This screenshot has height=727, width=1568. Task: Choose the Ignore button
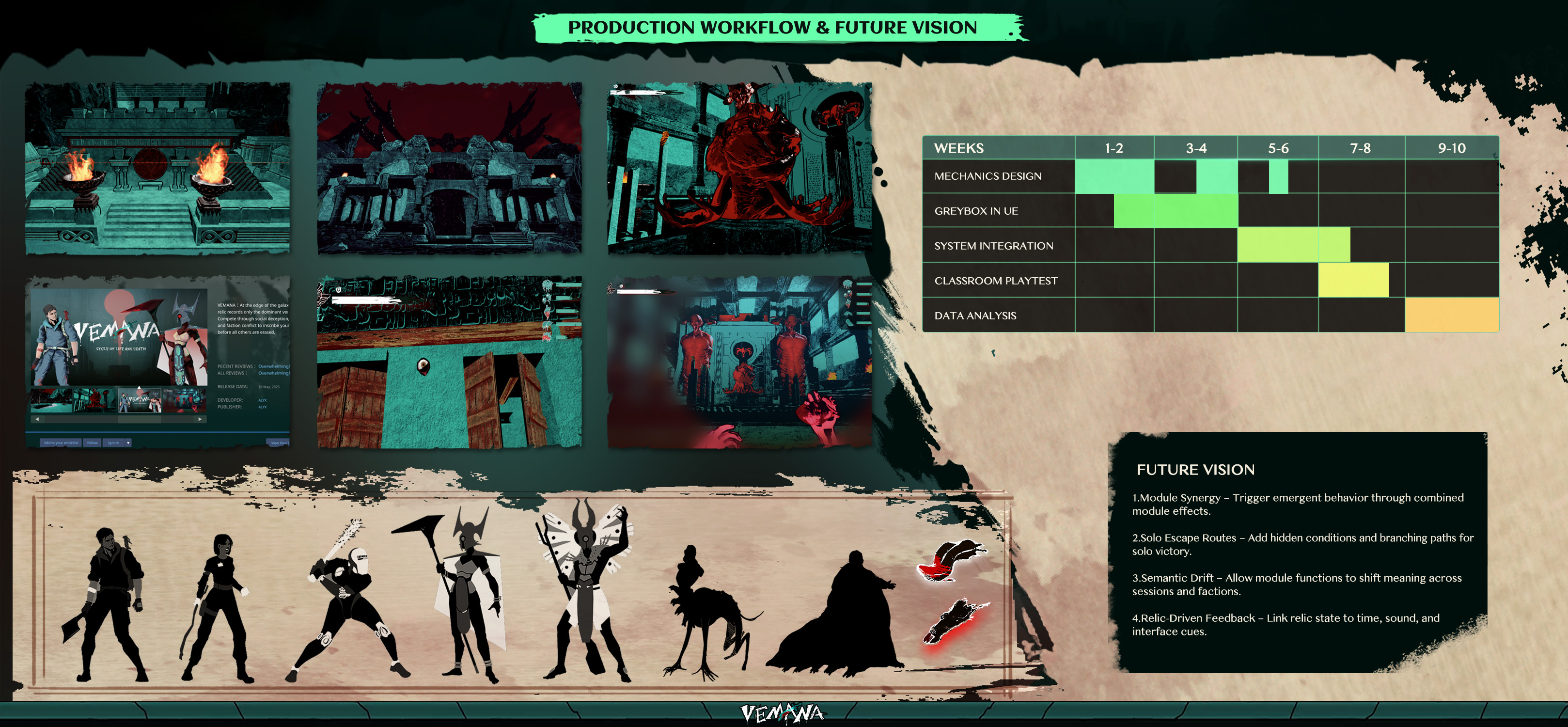click(113, 443)
